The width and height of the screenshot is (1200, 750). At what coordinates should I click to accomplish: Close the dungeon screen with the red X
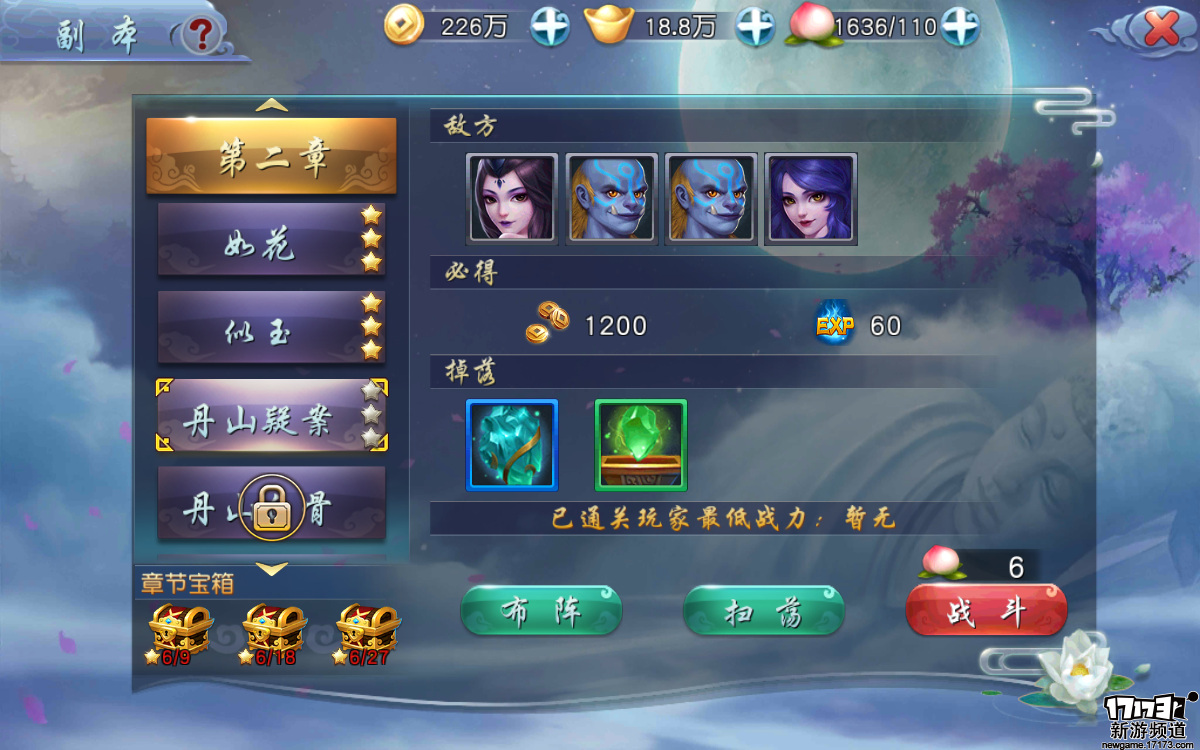1160,29
